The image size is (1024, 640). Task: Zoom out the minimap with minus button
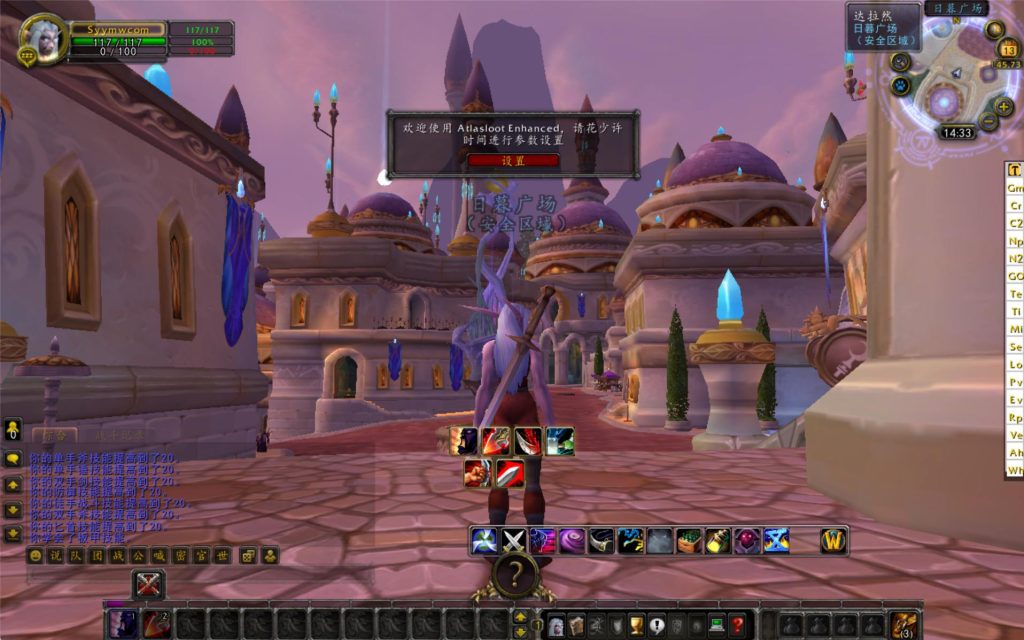click(989, 122)
